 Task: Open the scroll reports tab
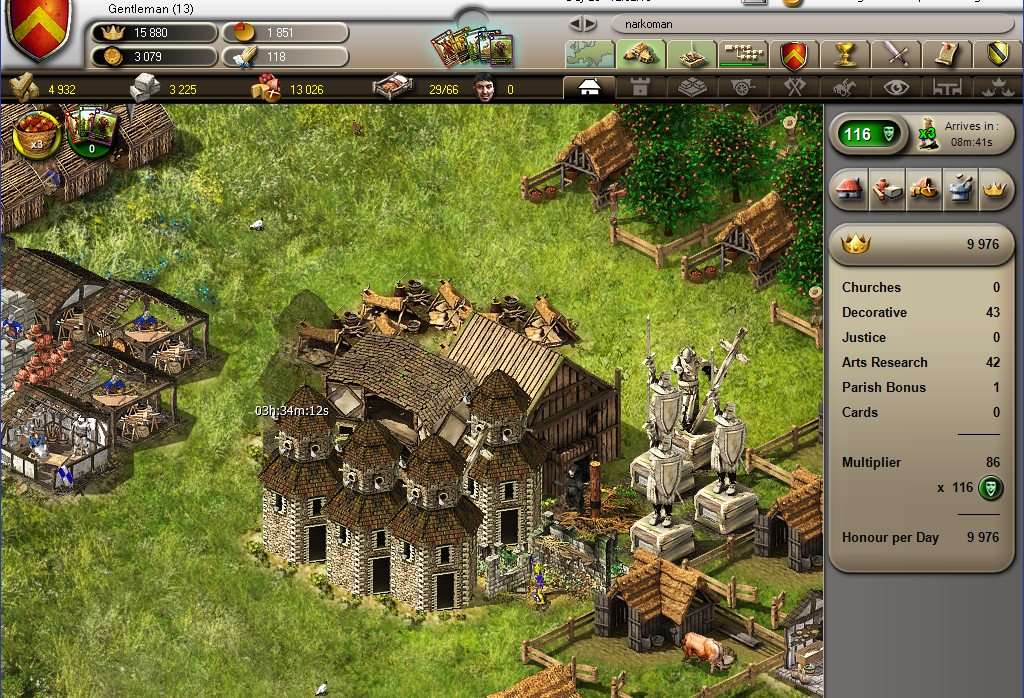coord(943,53)
